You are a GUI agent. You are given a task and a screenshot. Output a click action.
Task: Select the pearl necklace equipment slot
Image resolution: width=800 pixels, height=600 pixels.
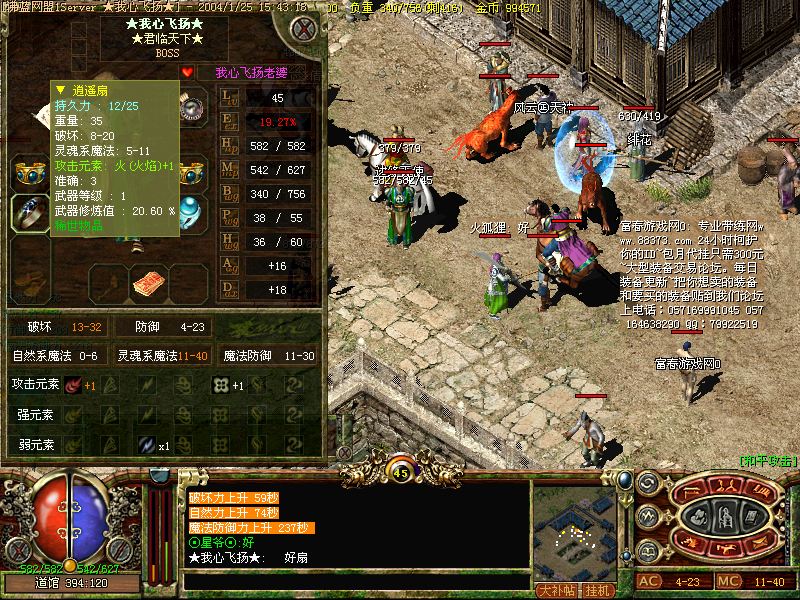[190, 110]
